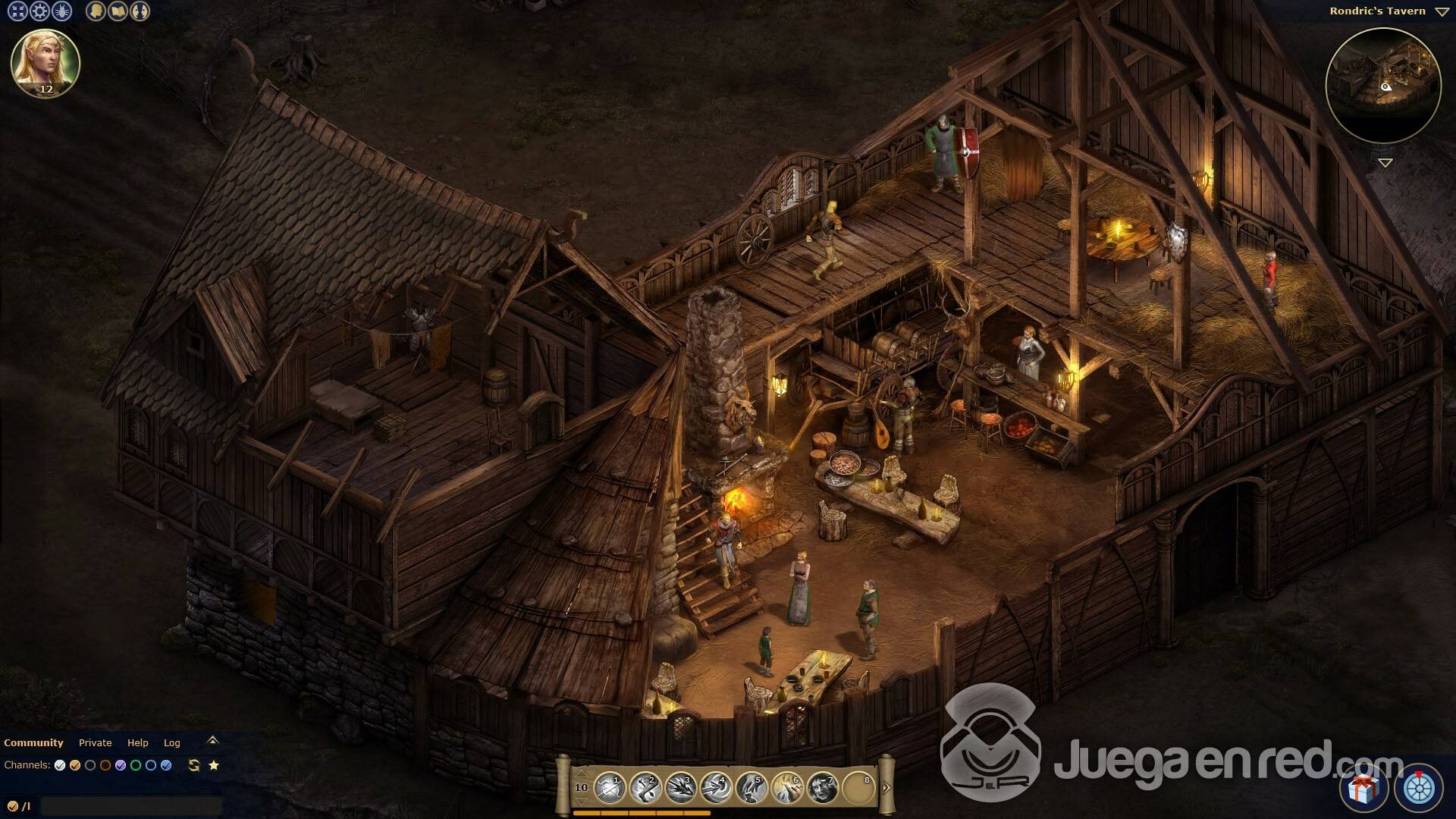Toggle the purple chat channel checkbox

(x=121, y=765)
